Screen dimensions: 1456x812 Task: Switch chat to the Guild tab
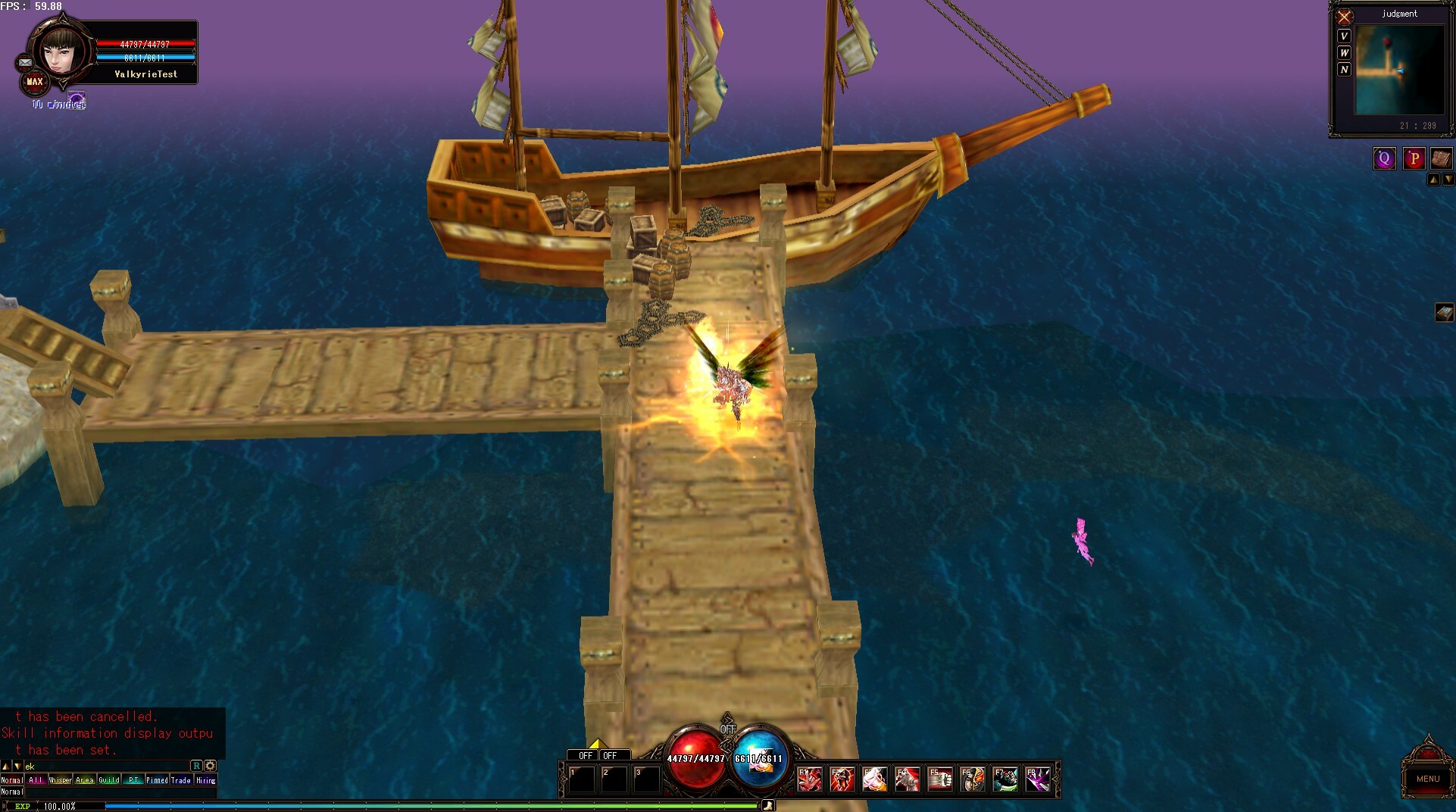(108, 780)
